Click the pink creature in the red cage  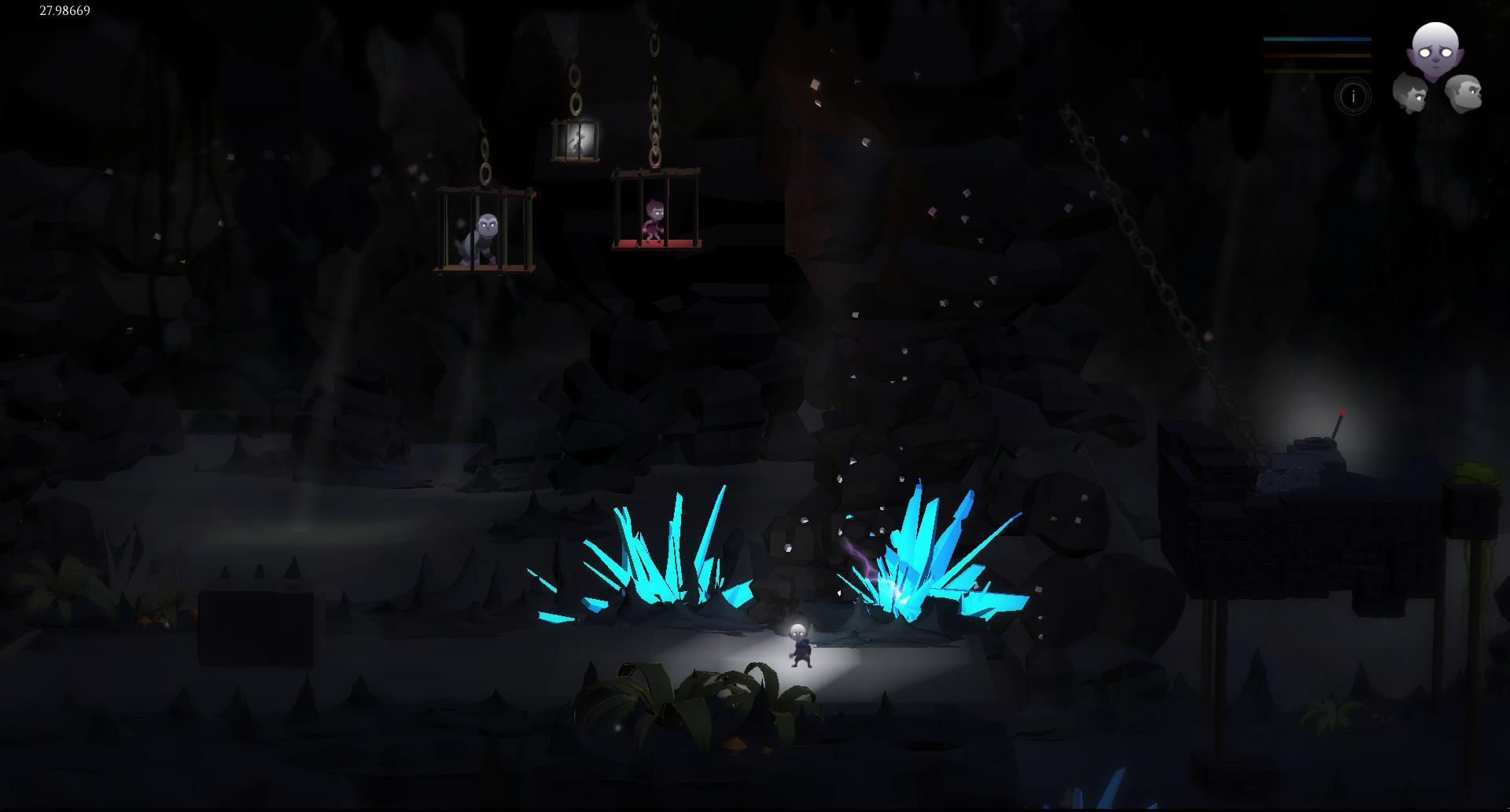(x=654, y=222)
